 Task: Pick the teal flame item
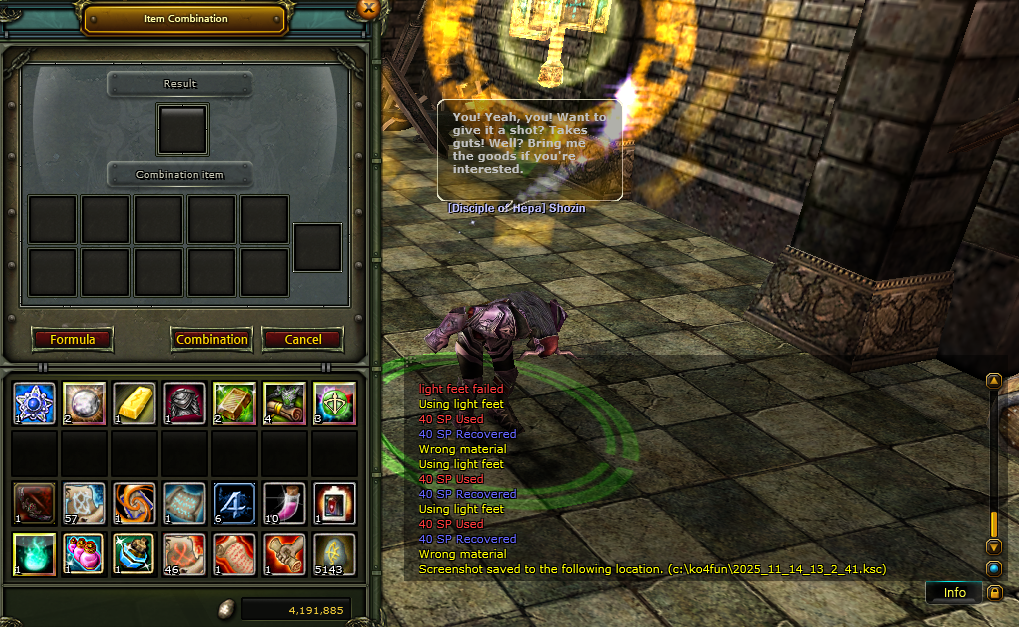[34, 553]
